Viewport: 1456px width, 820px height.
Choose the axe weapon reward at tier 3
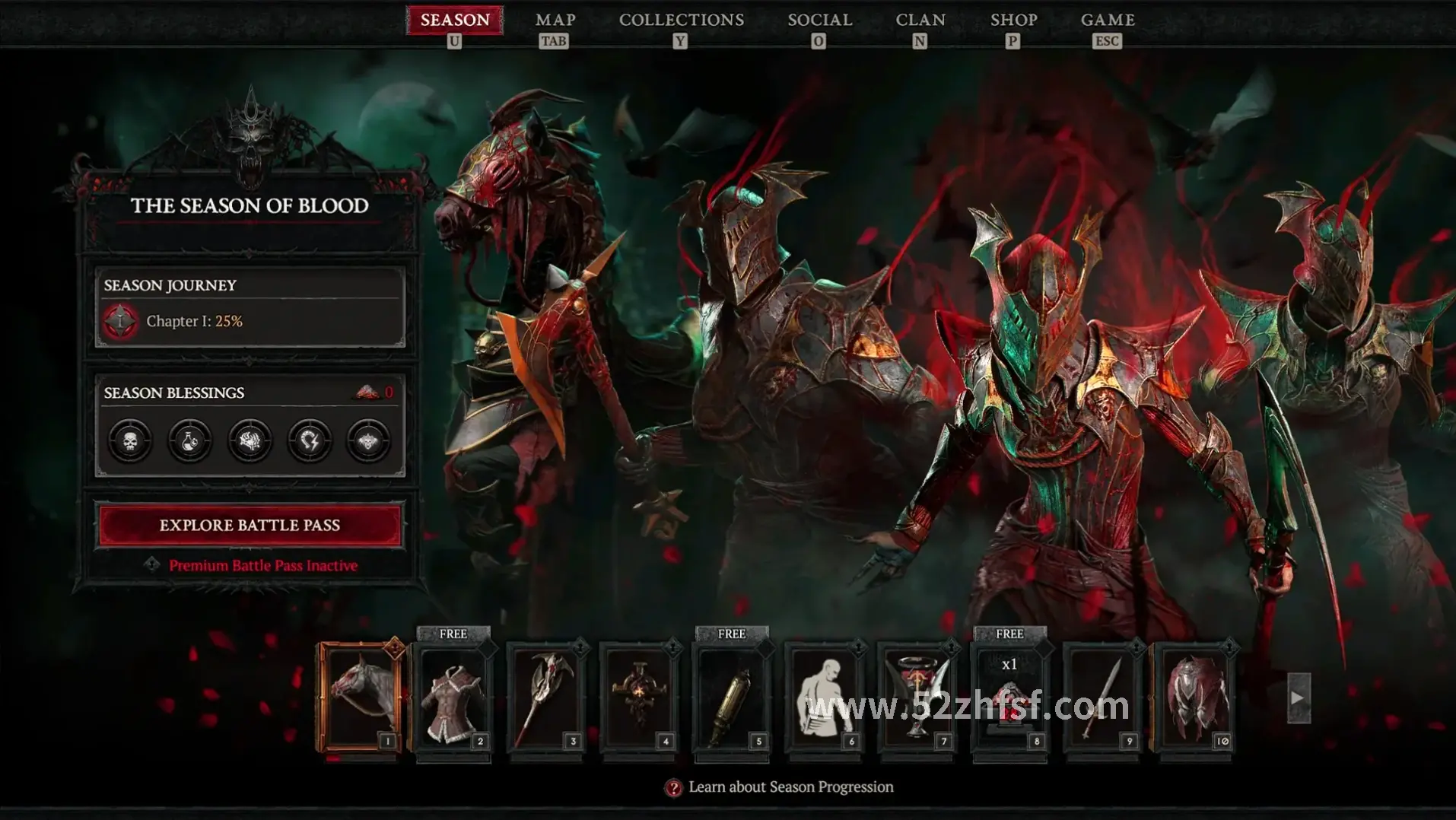point(546,698)
